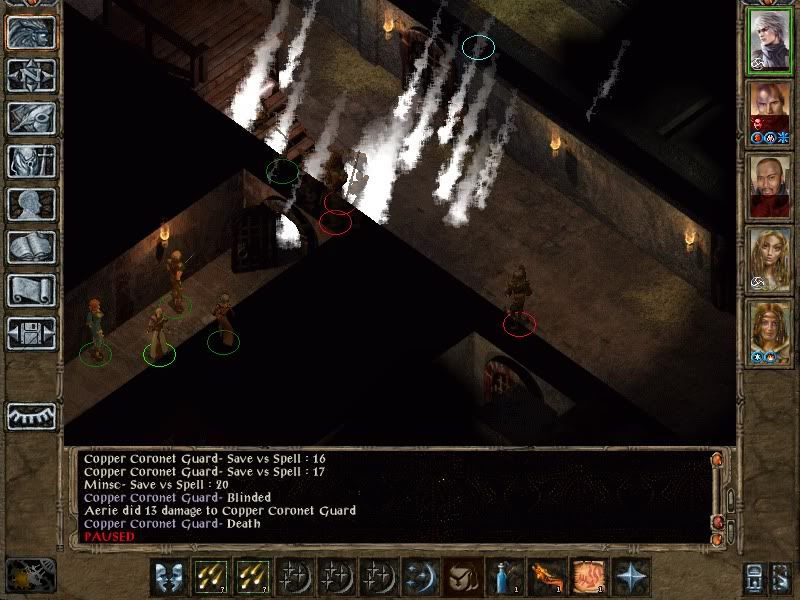
Task: Use the pink brain quick item
Action: coord(588,577)
